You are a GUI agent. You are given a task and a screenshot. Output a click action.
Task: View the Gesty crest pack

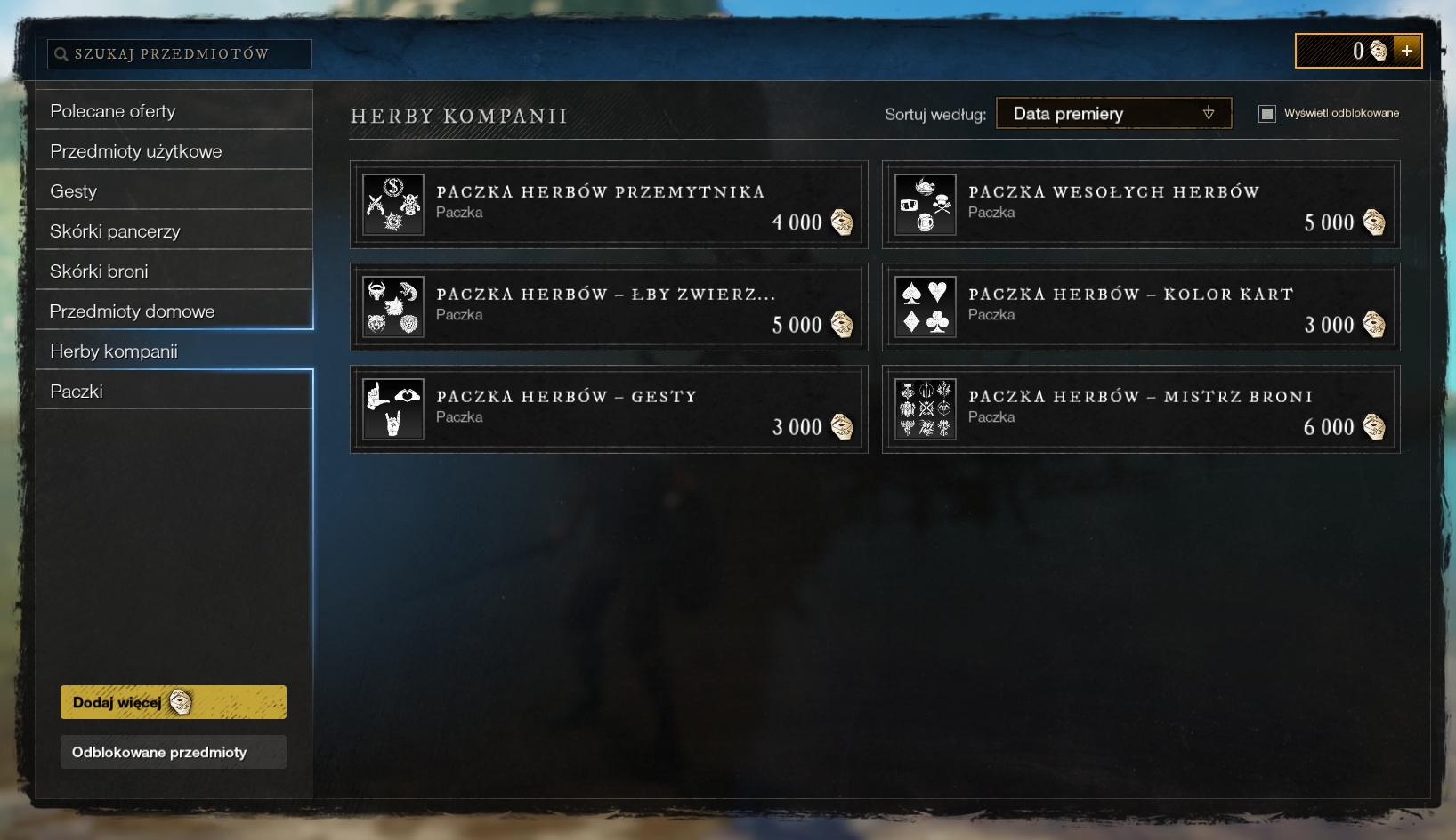point(609,409)
